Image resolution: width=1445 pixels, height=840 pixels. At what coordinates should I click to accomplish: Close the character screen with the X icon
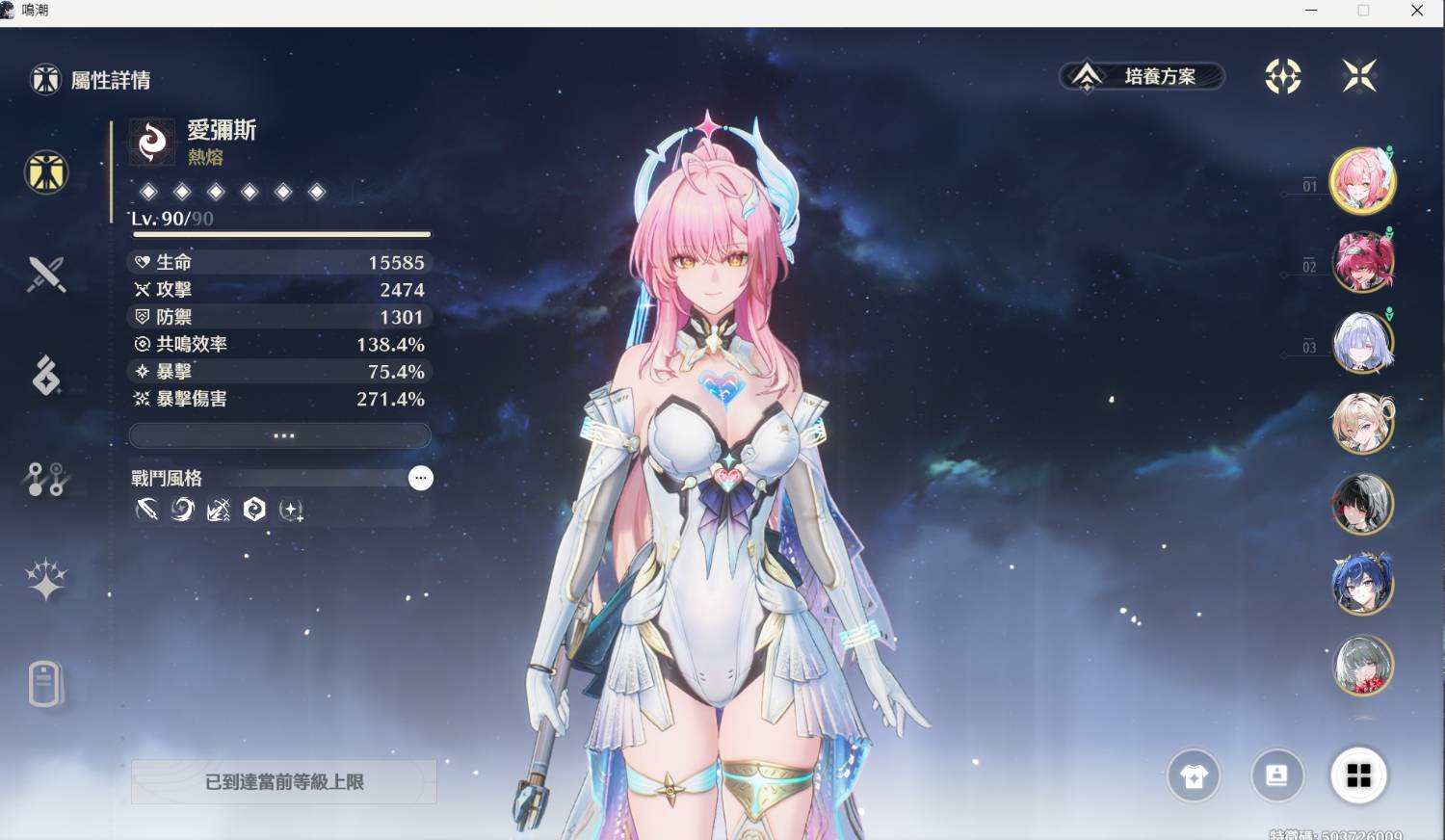[x=1359, y=76]
